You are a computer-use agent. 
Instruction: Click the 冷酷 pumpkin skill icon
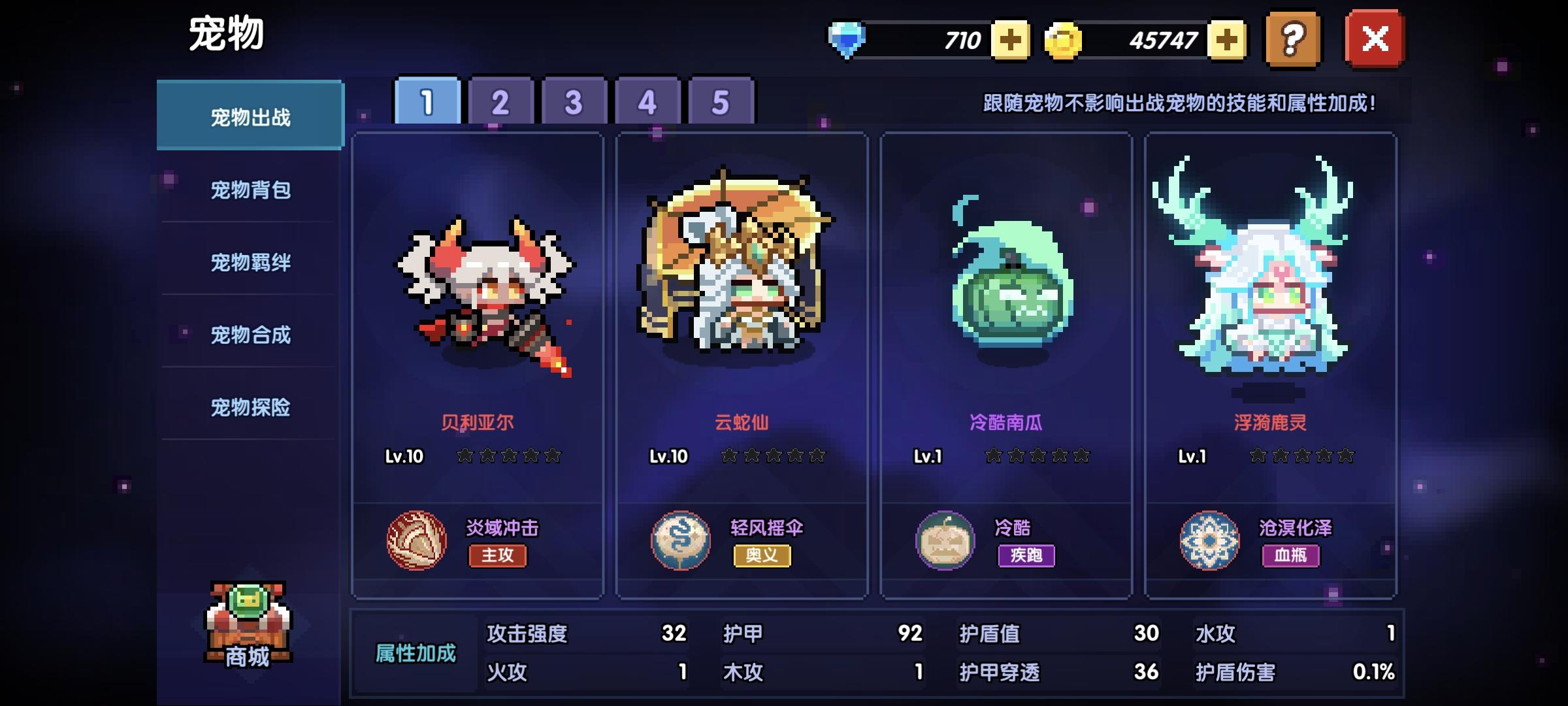(x=947, y=543)
